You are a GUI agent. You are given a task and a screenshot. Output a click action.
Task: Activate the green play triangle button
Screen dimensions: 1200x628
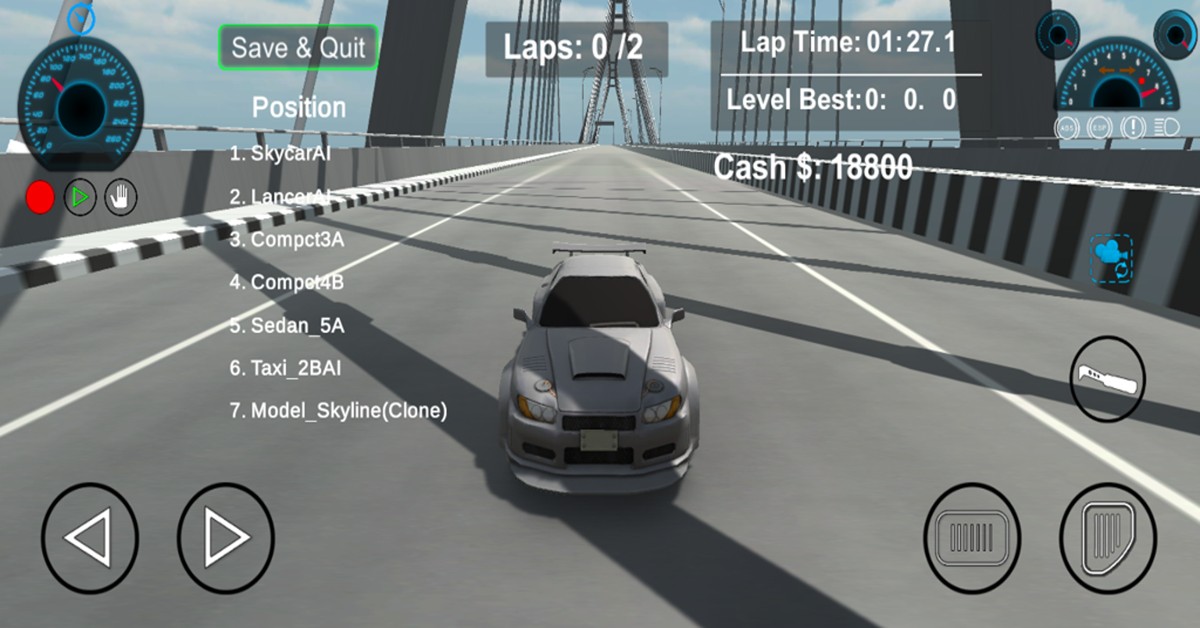pos(81,198)
